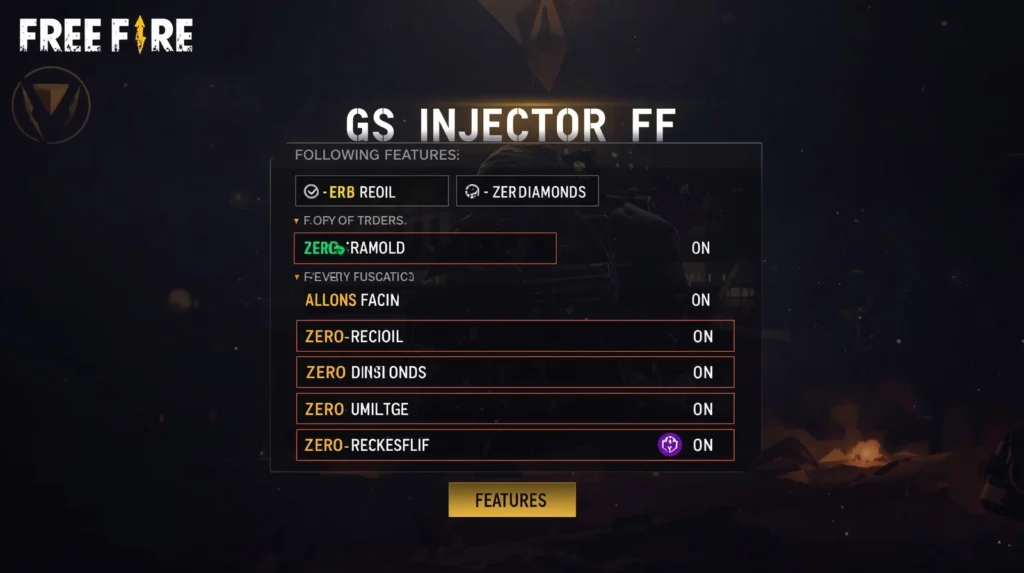Select the ERB REOIL option
The width and height of the screenshot is (1024, 573).
click(371, 191)
